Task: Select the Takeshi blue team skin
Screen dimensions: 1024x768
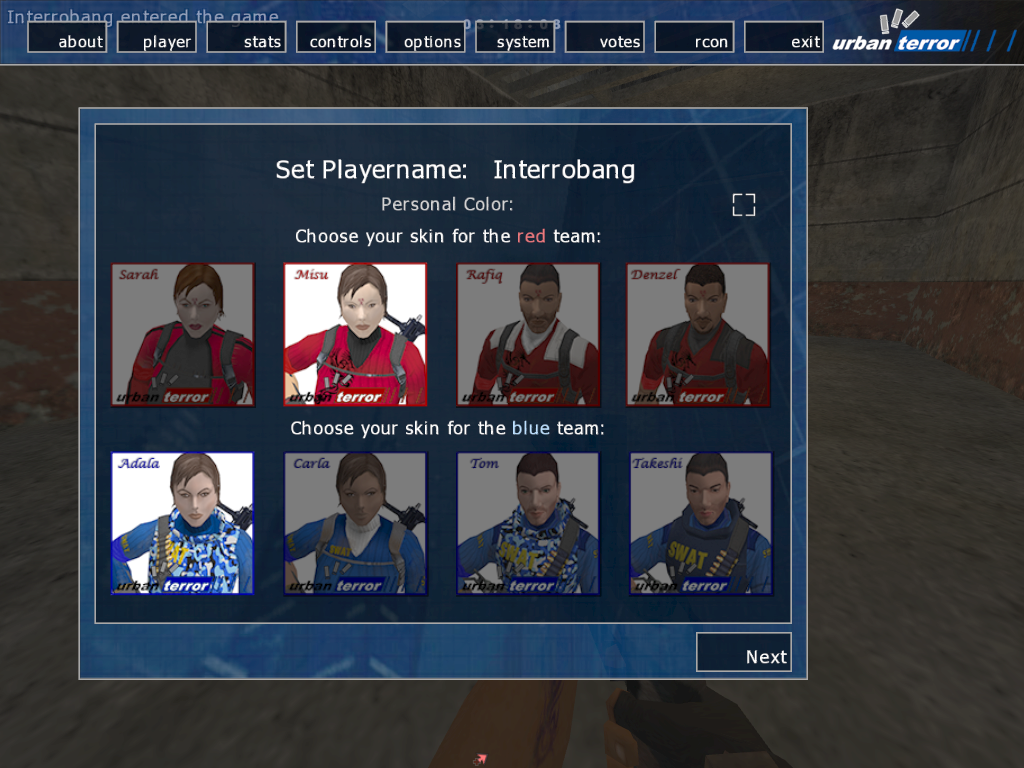Action: 700,523
